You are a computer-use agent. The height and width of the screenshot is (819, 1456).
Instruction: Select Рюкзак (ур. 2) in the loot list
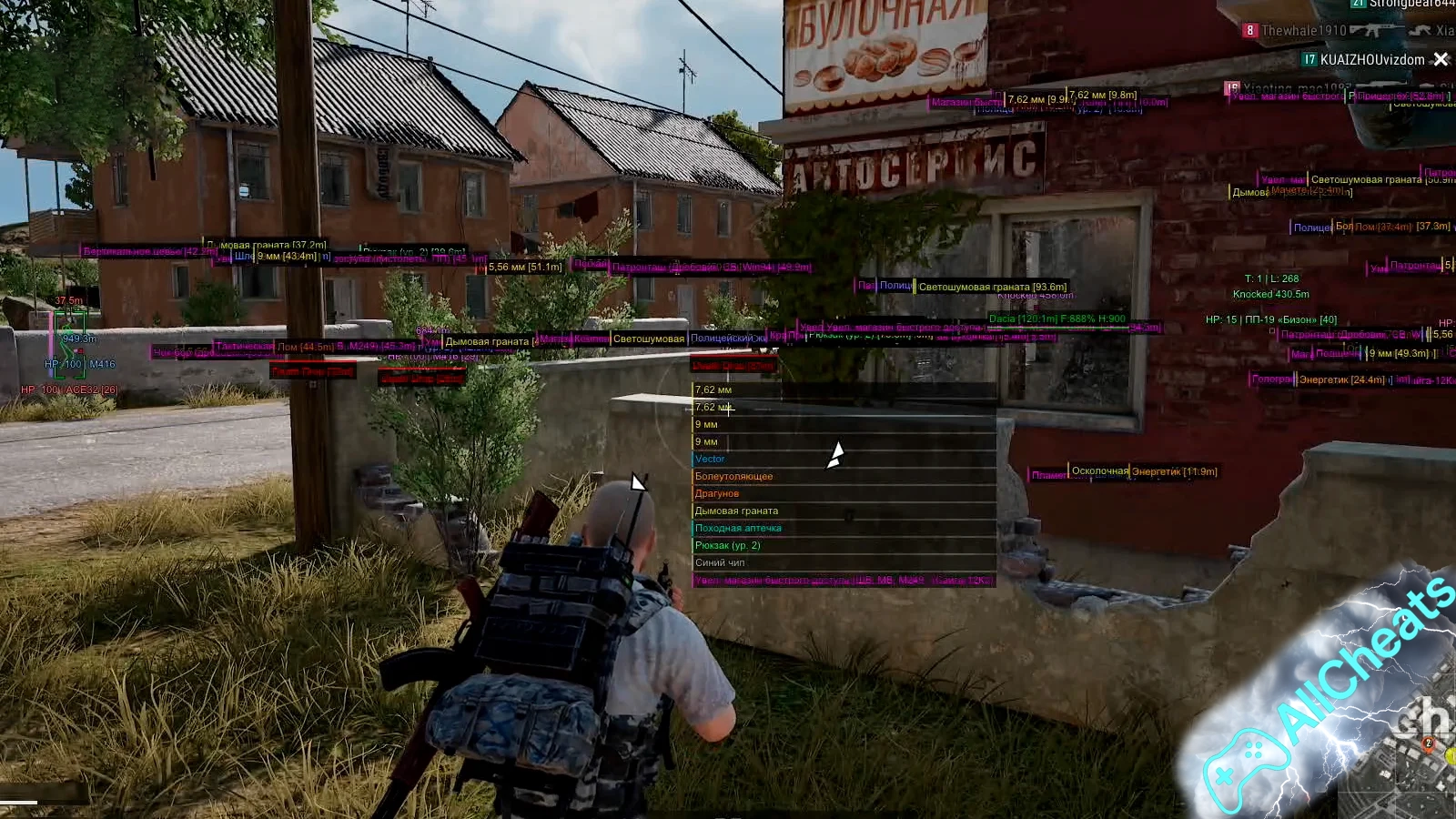727,546
